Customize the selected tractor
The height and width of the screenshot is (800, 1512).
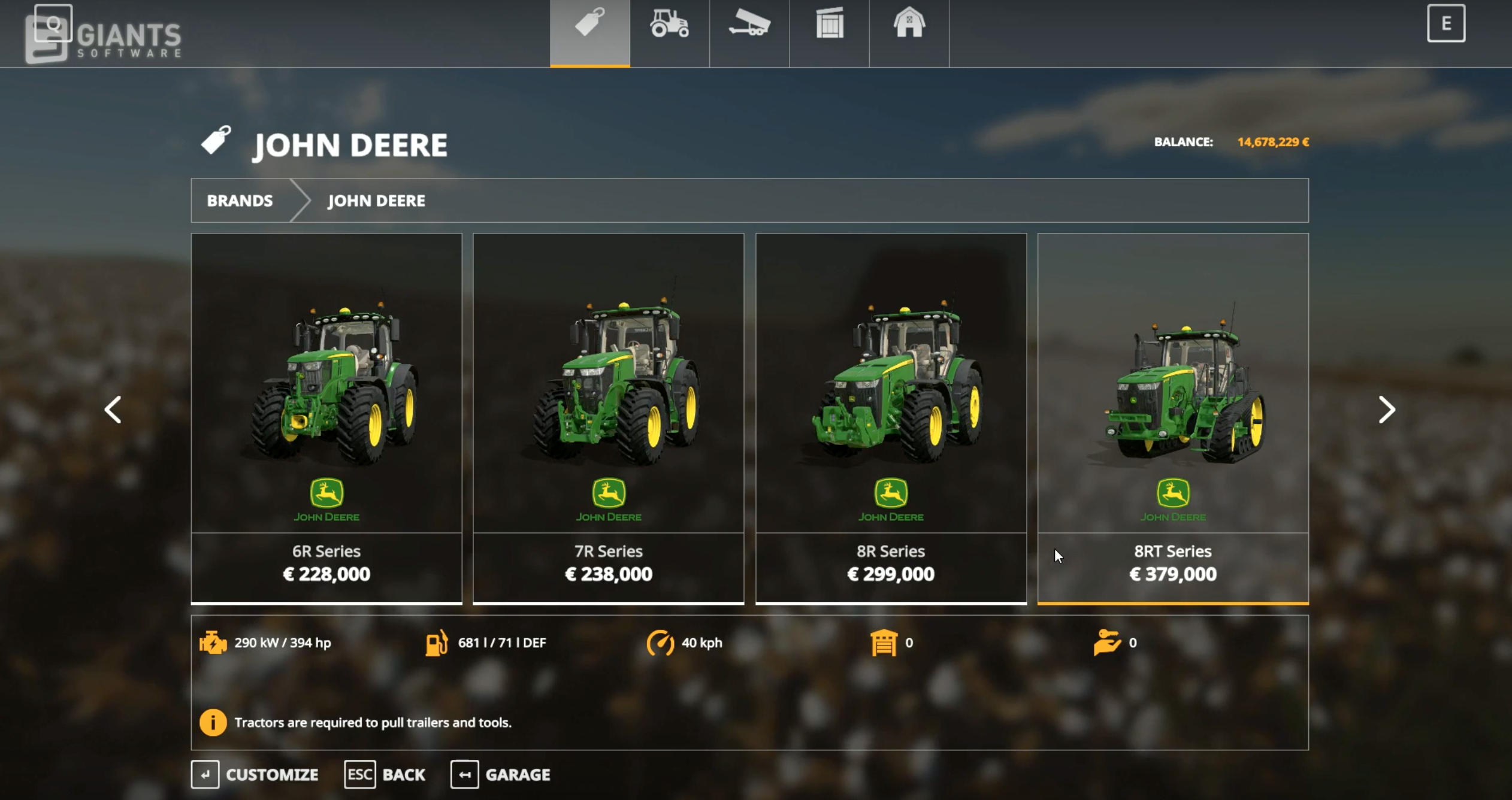click(x=255, y=774)
